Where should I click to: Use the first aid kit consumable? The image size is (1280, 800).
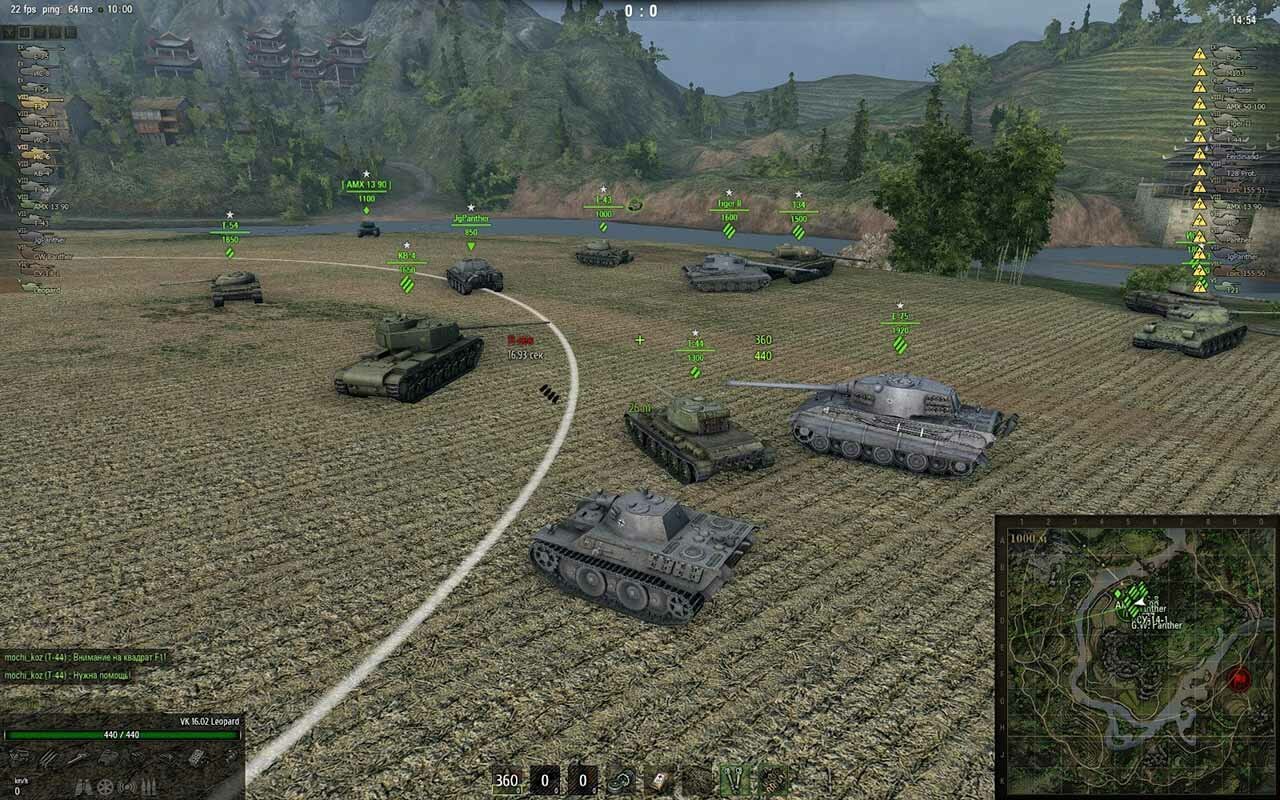pos(658,780)
